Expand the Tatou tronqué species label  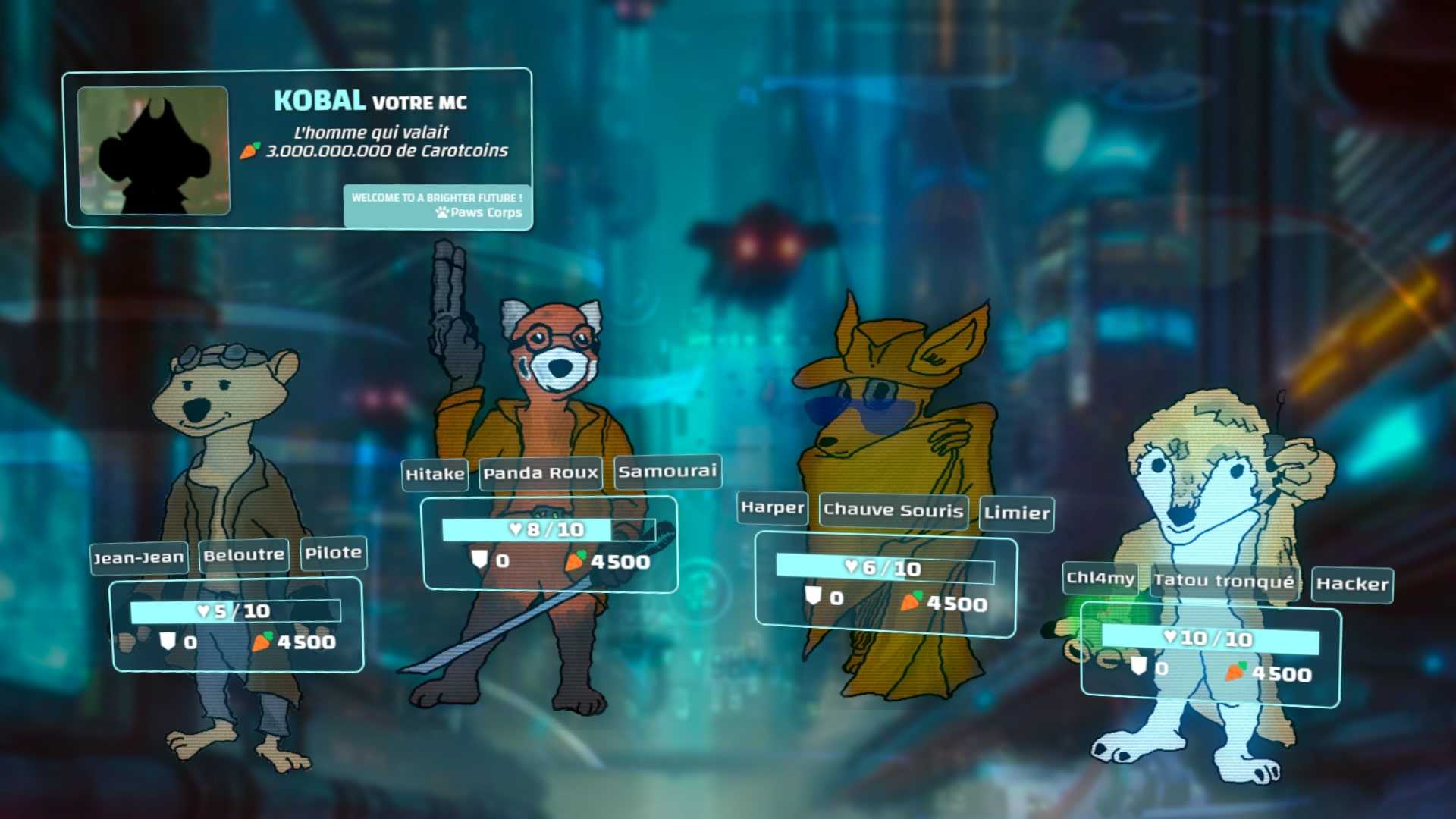click(1224, 581)
